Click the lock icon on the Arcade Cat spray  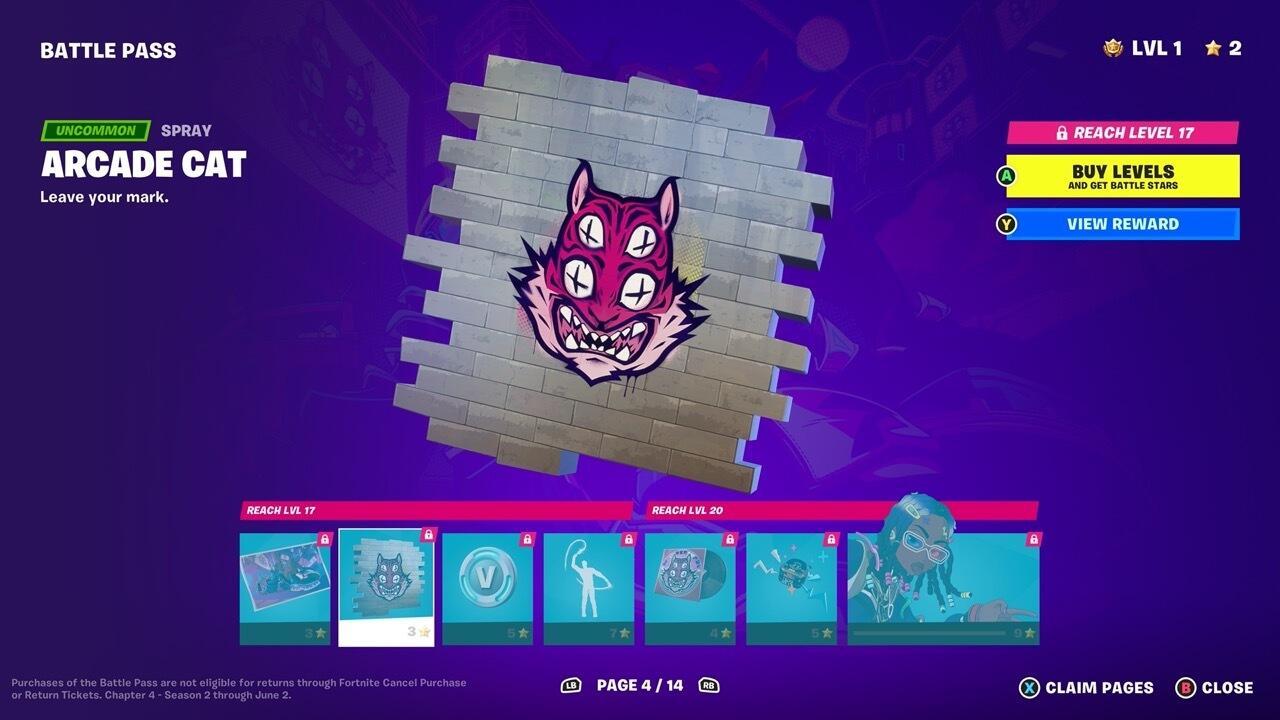[x=428, y=537]
